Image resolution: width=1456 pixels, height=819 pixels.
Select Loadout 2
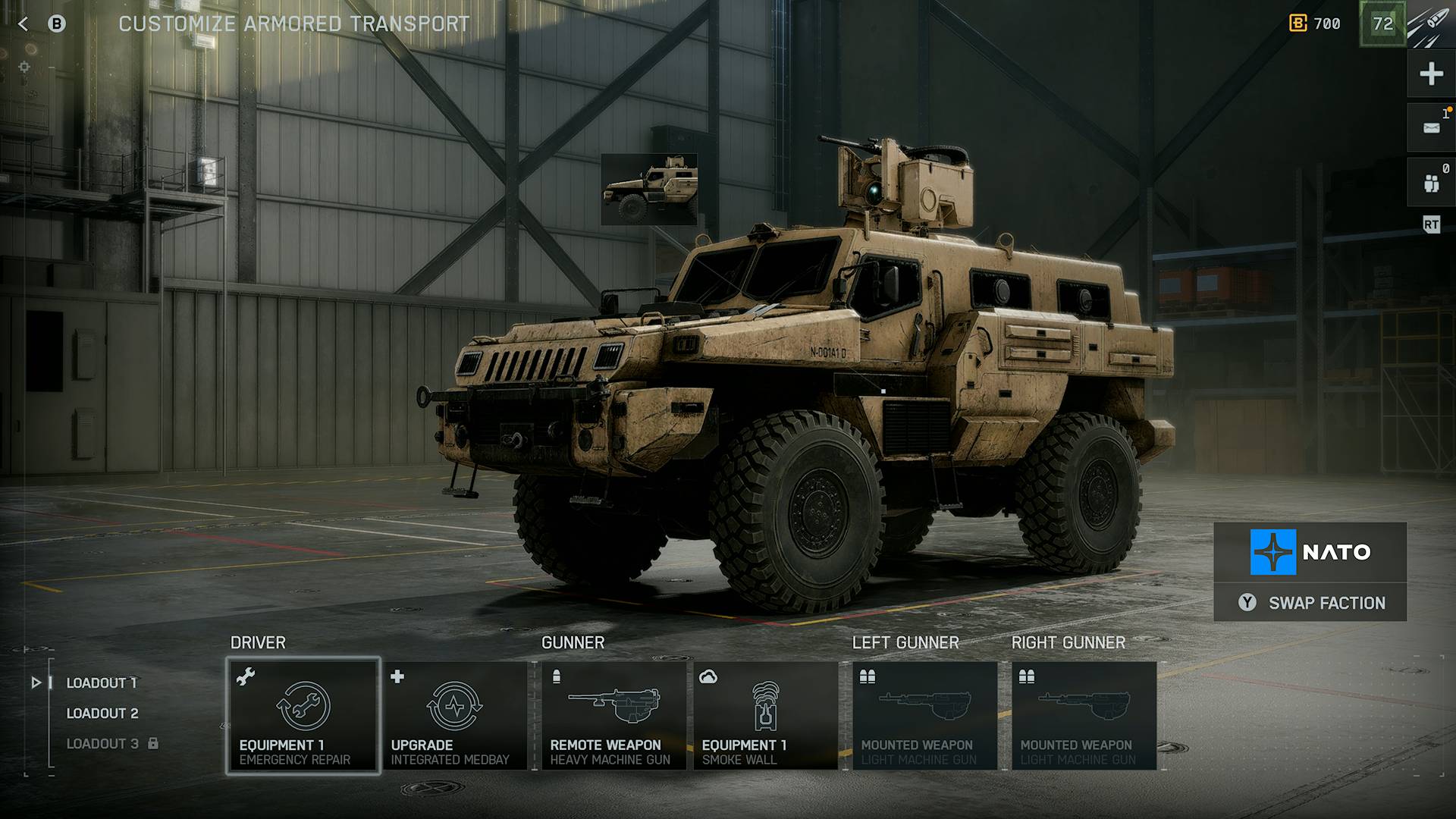(x=102, y=713)
